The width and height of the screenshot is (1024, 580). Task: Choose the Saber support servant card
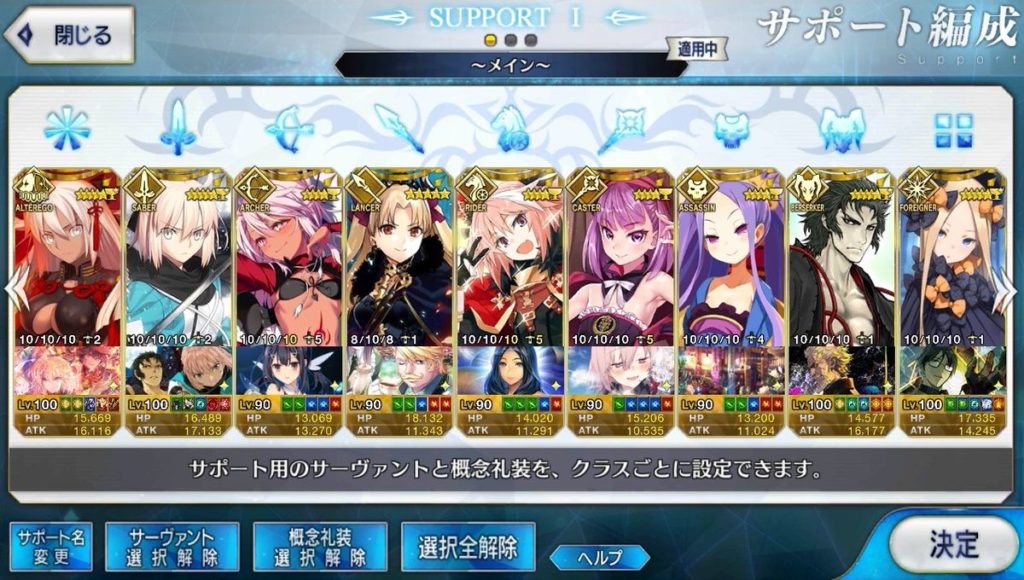tap(177, 260)
